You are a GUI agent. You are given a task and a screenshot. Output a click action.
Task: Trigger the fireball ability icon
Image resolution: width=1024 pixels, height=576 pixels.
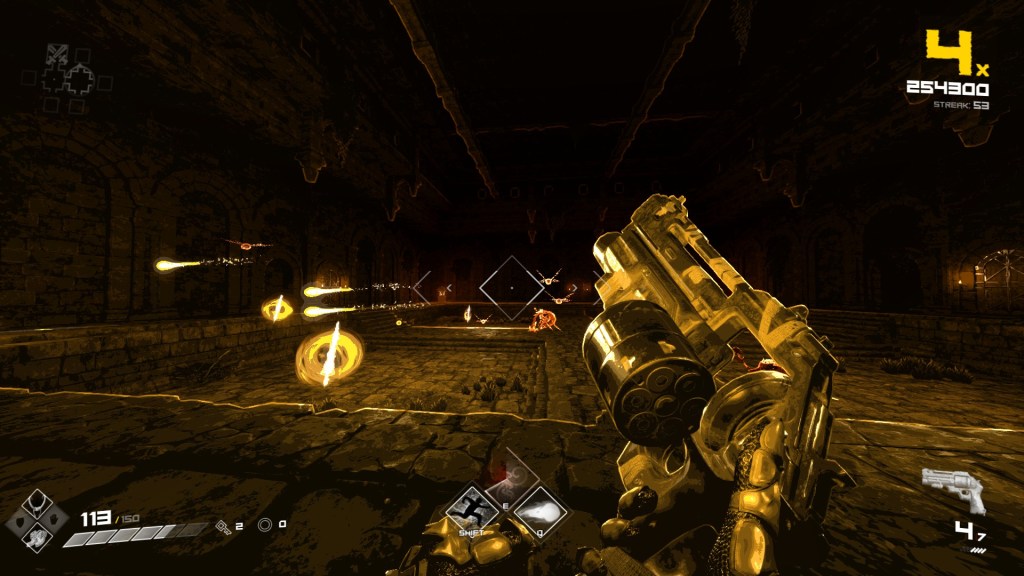pyautogui.click(x=540, y=510)
